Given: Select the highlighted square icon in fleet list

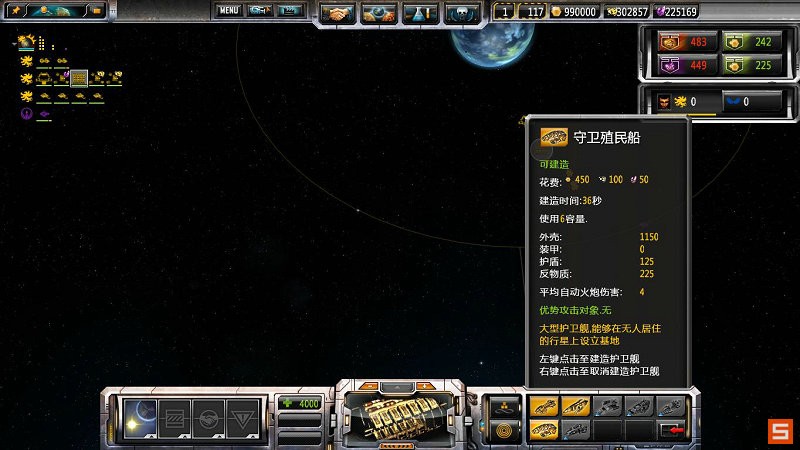Looking at the screenshot, I should 79,77.
